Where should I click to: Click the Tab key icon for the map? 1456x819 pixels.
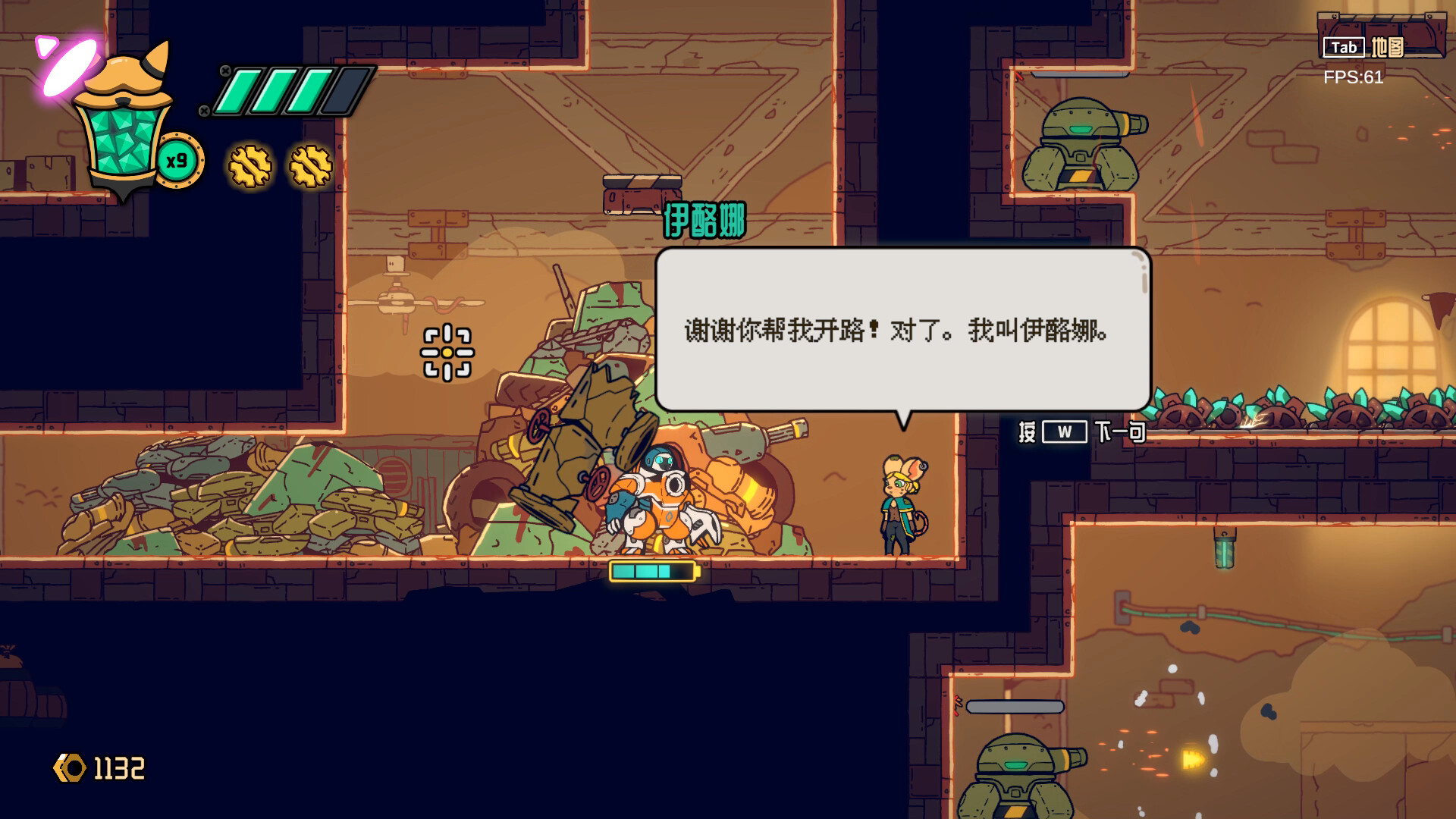pos(1343,47)
